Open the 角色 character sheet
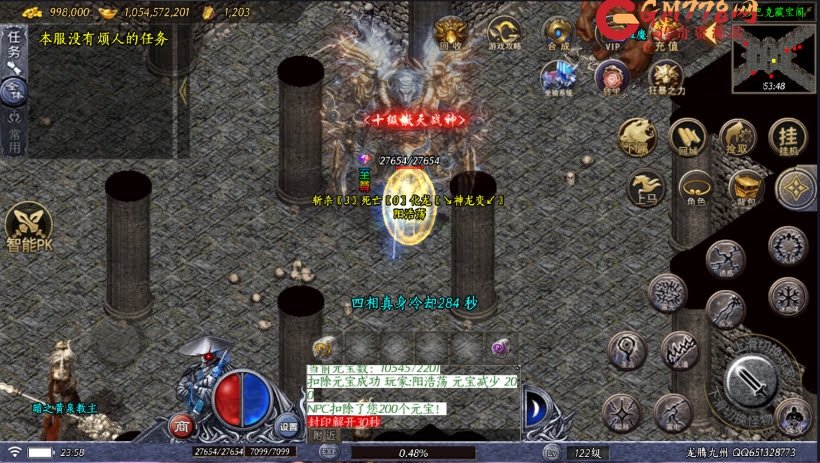Viewport: 820px width, 463px height. (x=695, y=187)
